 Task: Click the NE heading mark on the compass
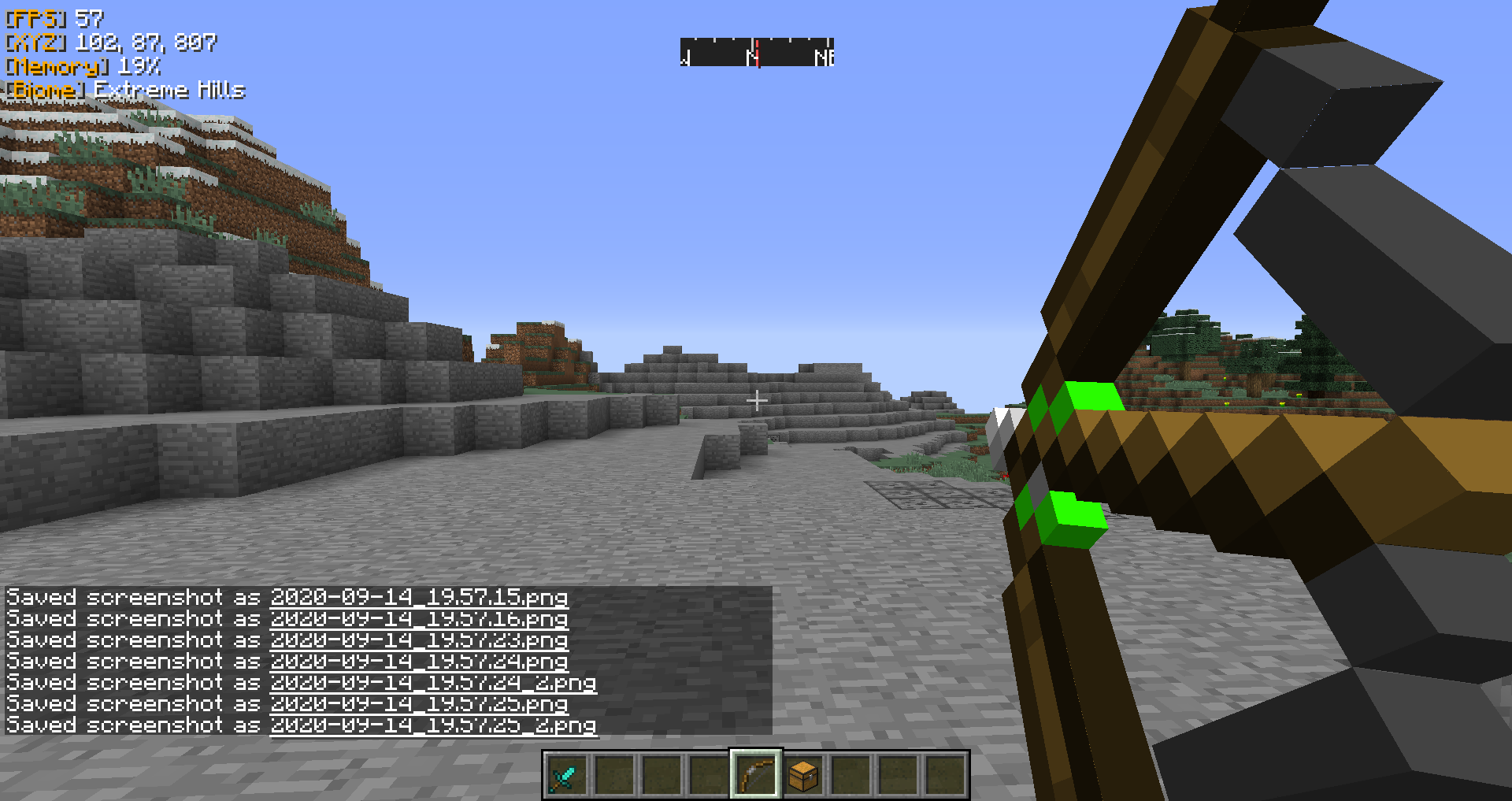point(825,57)
